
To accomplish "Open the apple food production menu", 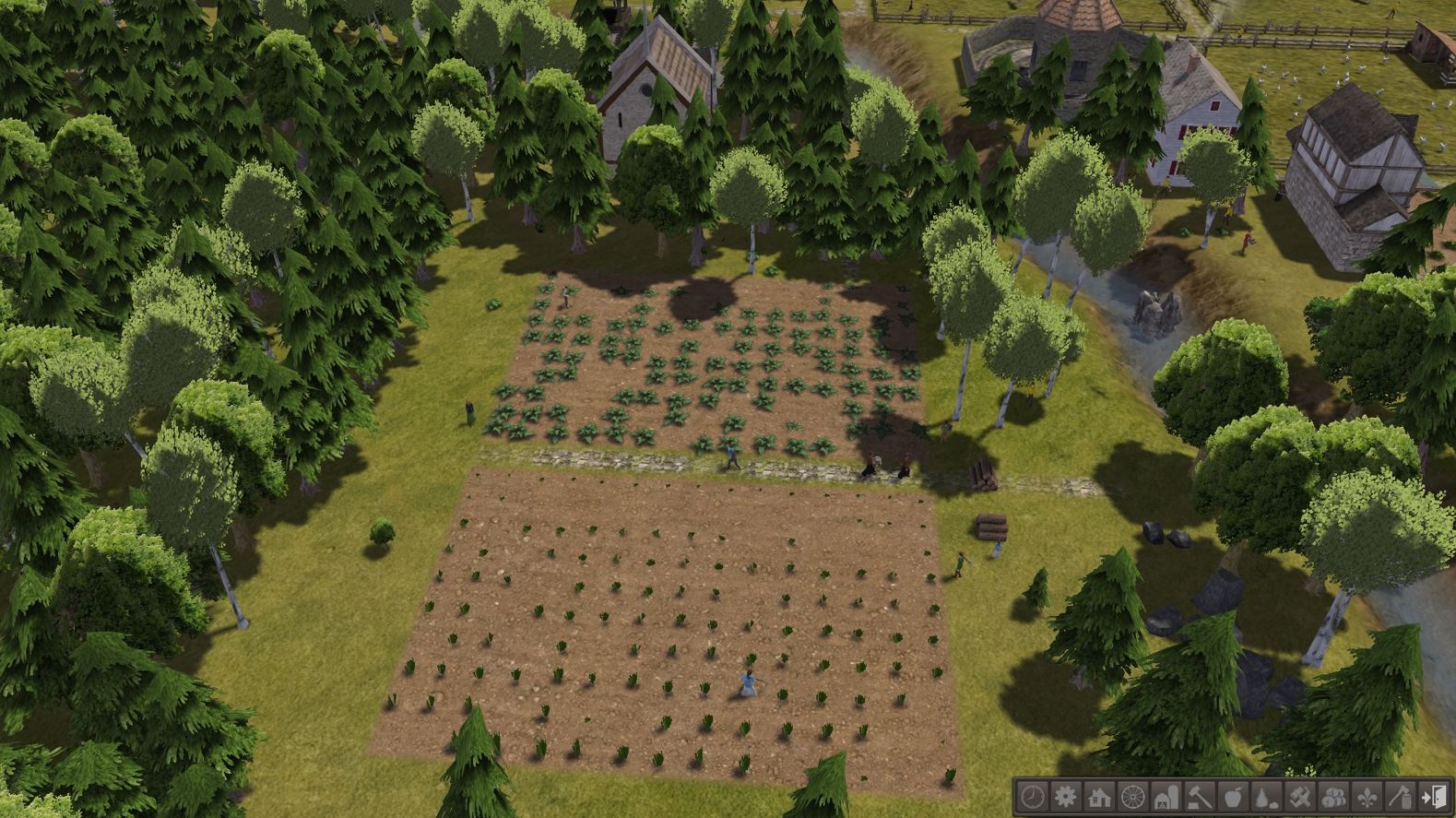I will point(1234,799).
